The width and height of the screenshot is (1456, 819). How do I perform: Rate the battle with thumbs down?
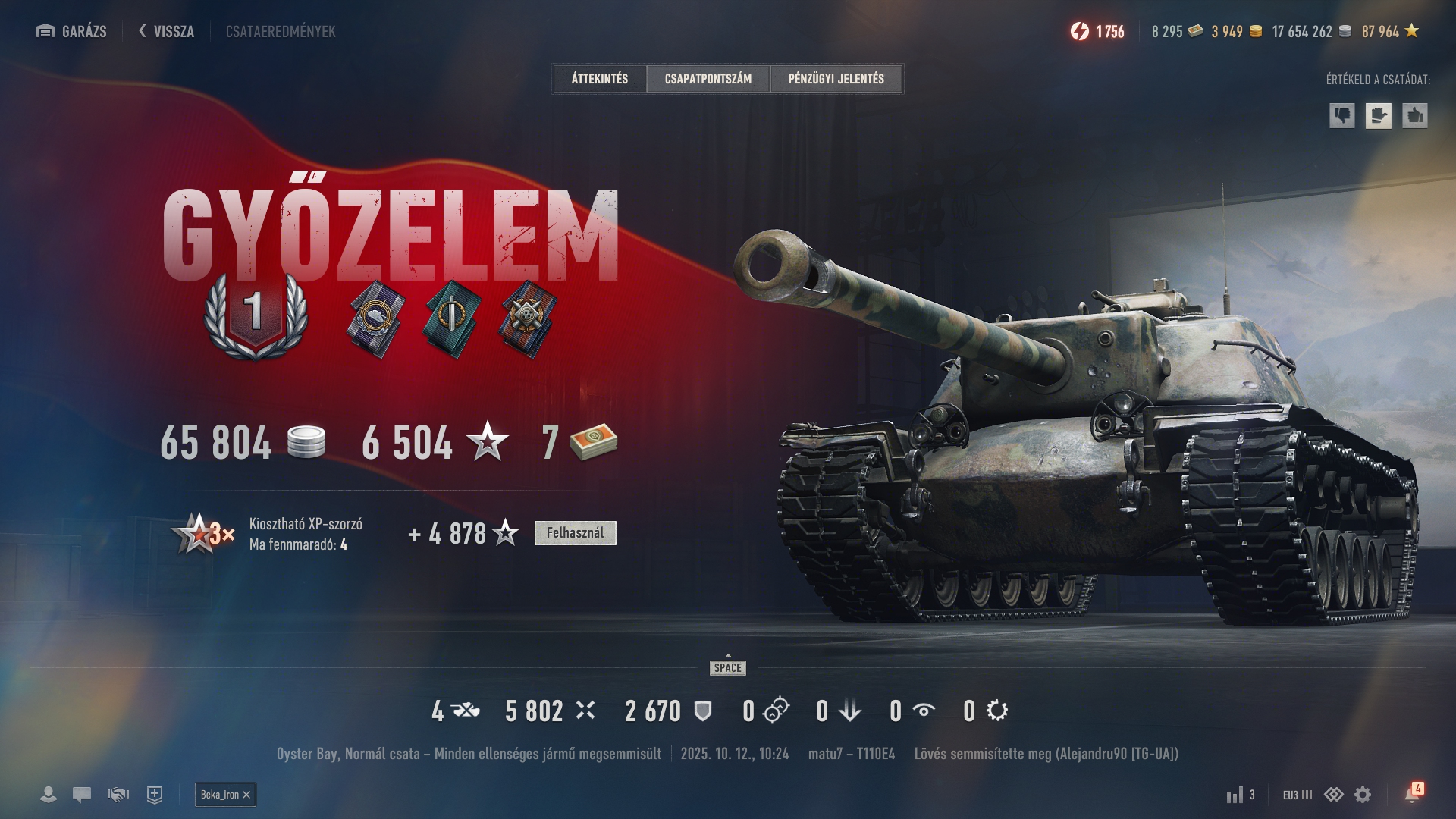tap(1342, 116)
